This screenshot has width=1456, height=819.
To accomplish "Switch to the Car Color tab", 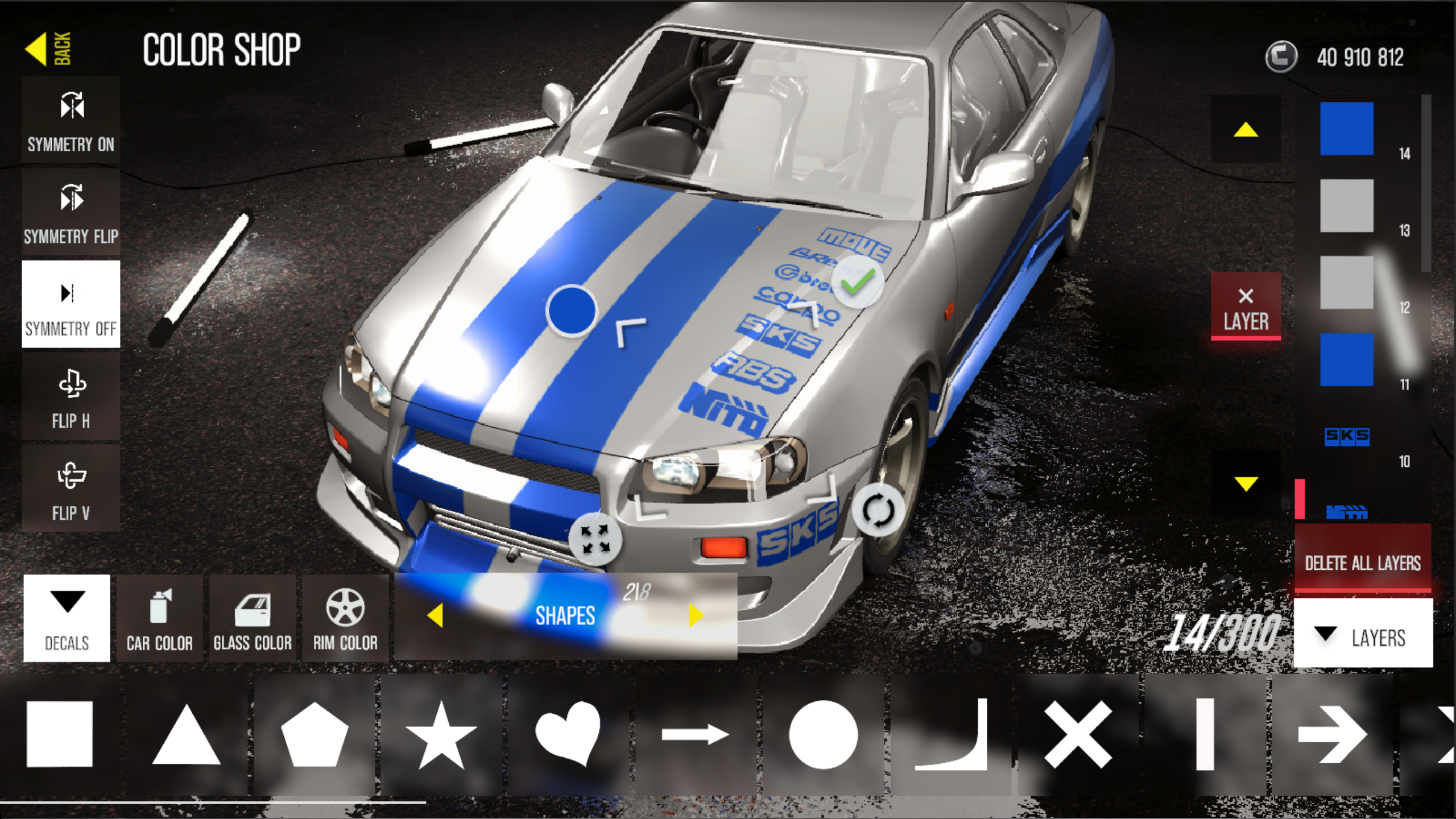I will pyautogui.click(x=160, y=617).
